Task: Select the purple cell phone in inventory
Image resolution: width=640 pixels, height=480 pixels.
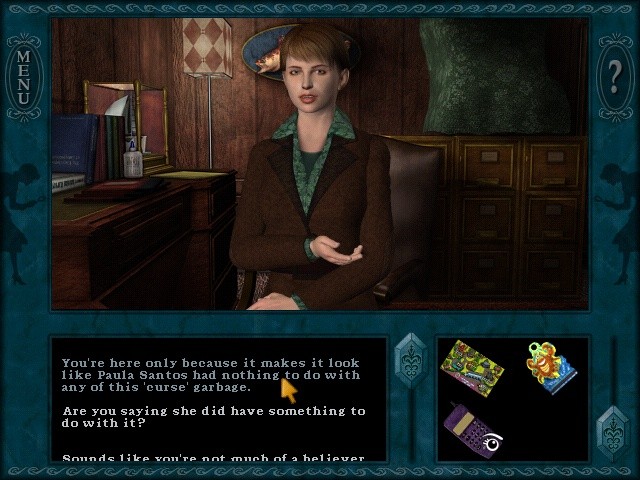Action: point(472,427)
